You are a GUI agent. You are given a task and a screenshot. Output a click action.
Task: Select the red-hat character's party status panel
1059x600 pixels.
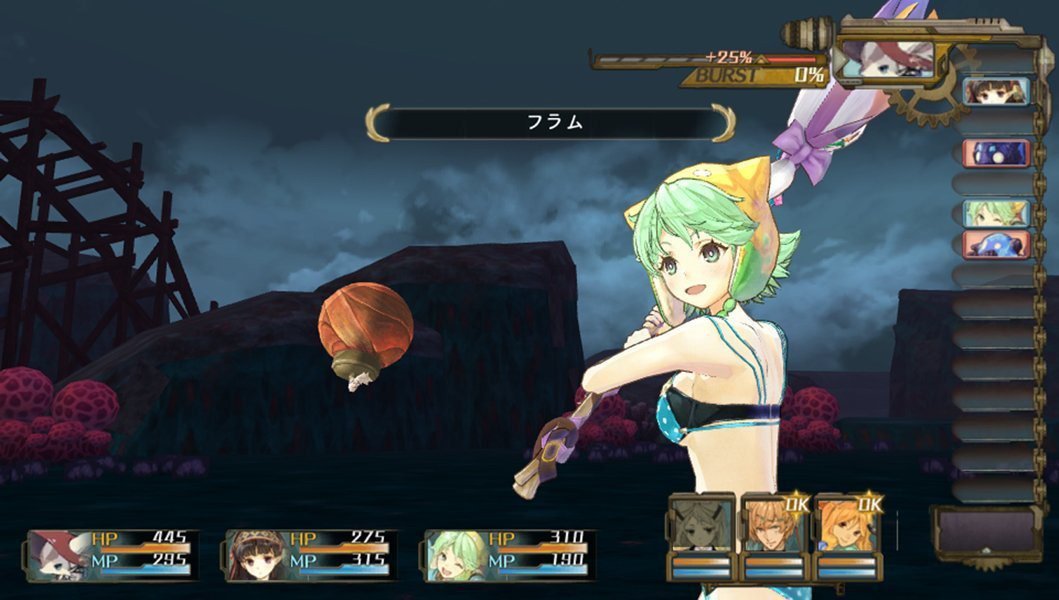(112, 555)
